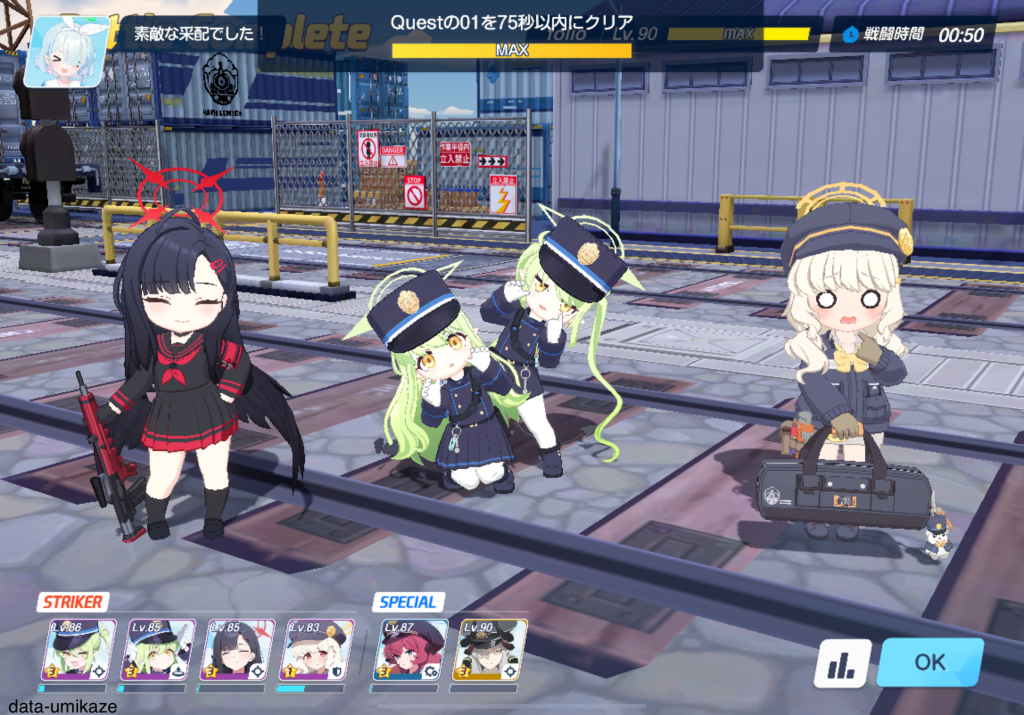Select the Lv.85 green-haired striker portrait
Image resolution: width=1024 pixels, height=715 pixels.
(x=158, y=651)
